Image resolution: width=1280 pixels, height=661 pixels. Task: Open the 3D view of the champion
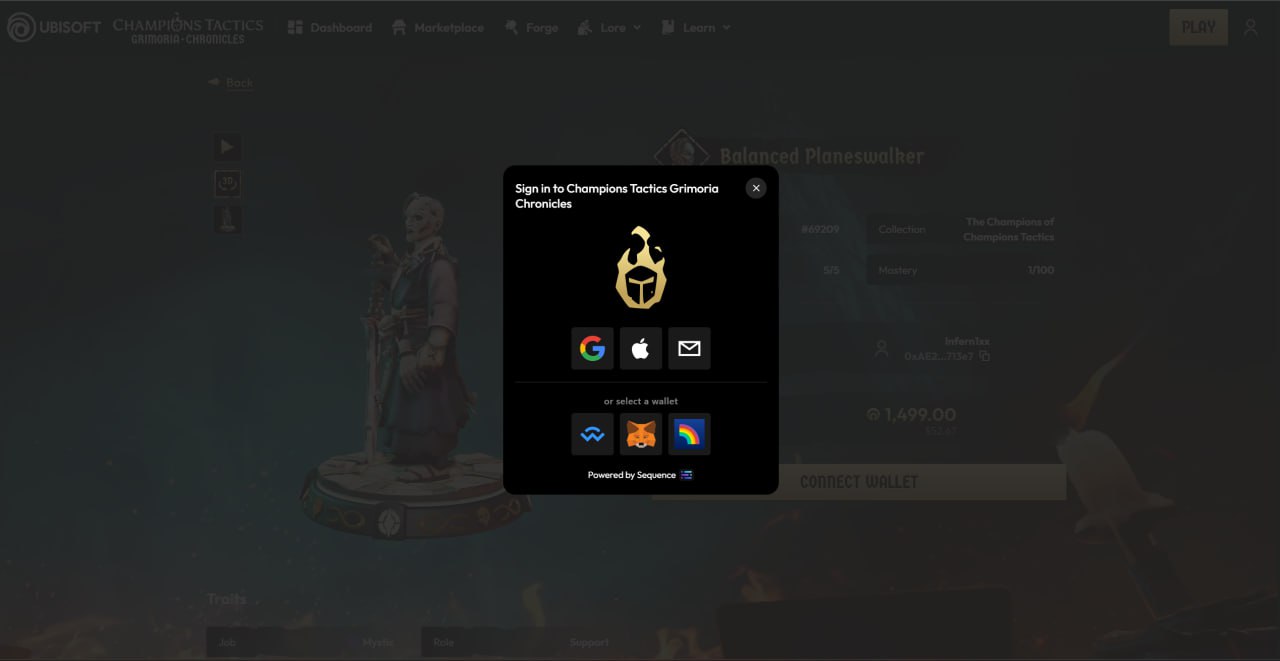point(227,183)
